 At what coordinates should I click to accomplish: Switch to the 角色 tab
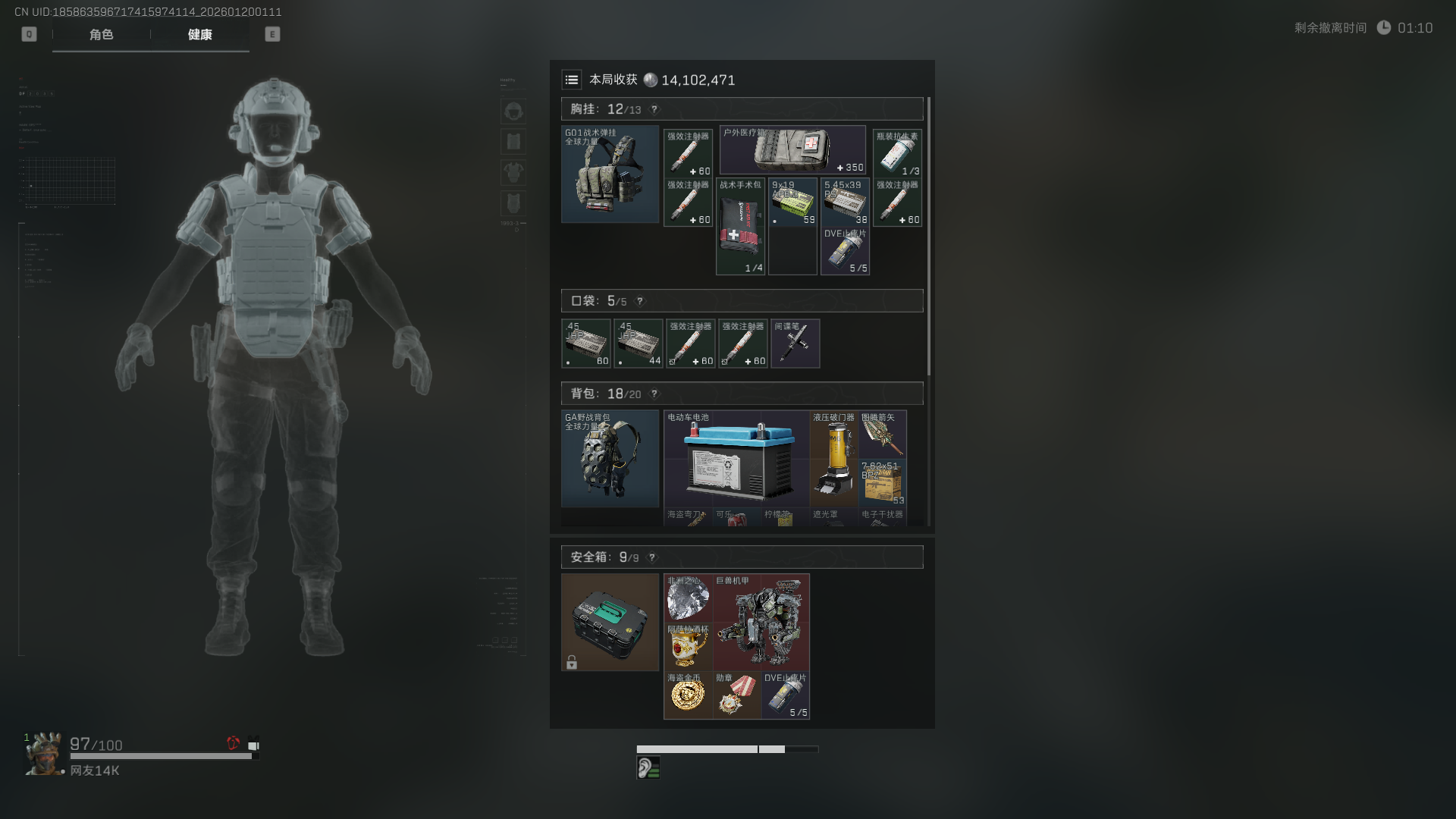point(101,35)
